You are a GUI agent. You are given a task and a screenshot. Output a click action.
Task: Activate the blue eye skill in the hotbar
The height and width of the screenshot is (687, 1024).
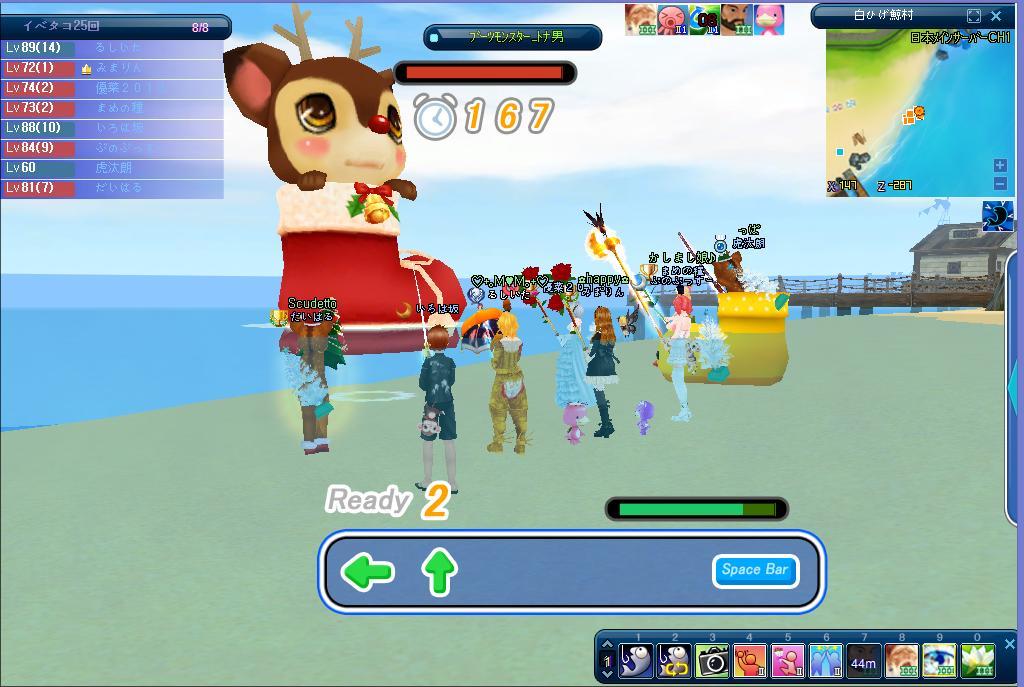coord(940,661)
